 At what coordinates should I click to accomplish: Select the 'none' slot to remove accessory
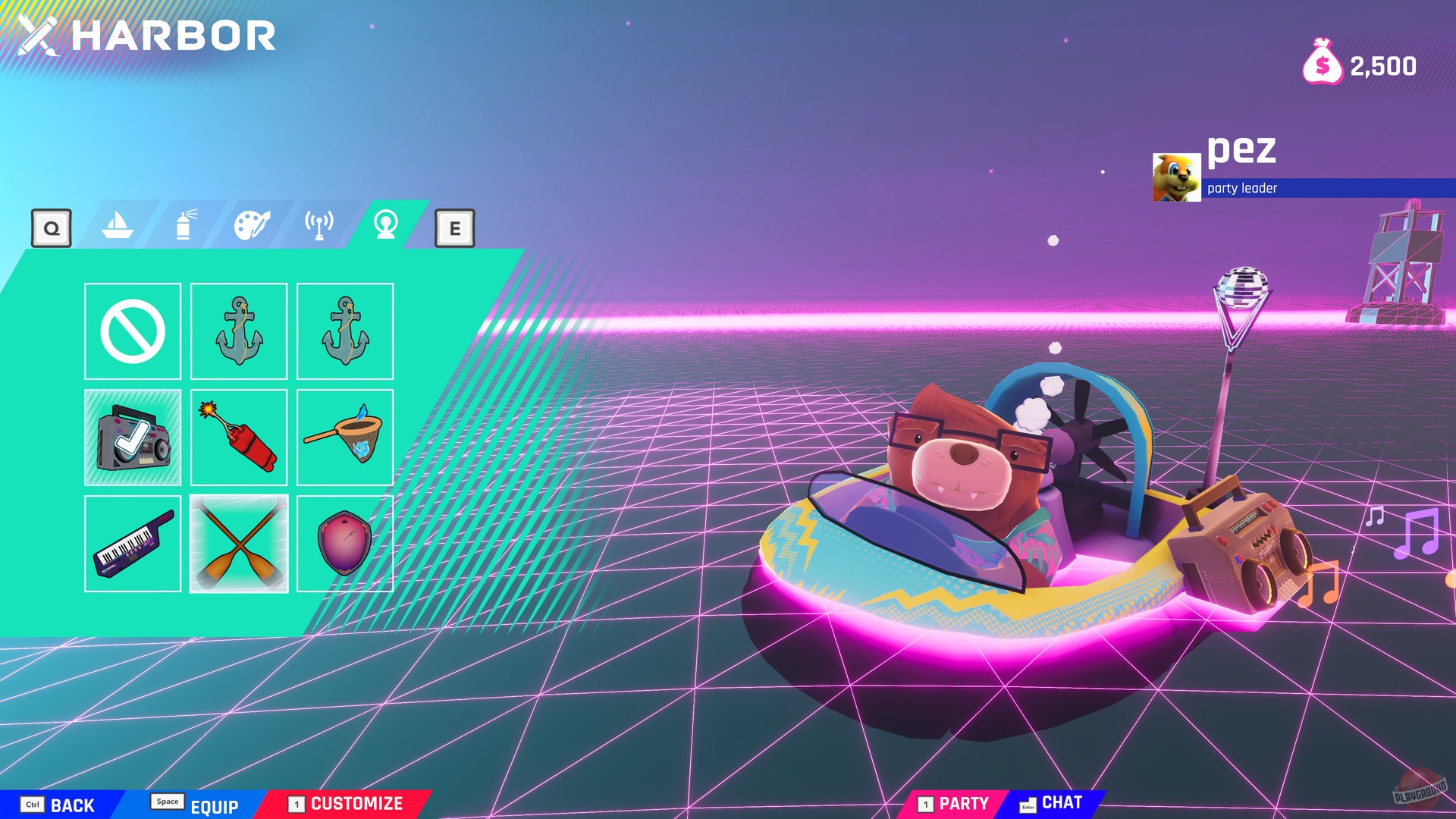coord(133,331)
